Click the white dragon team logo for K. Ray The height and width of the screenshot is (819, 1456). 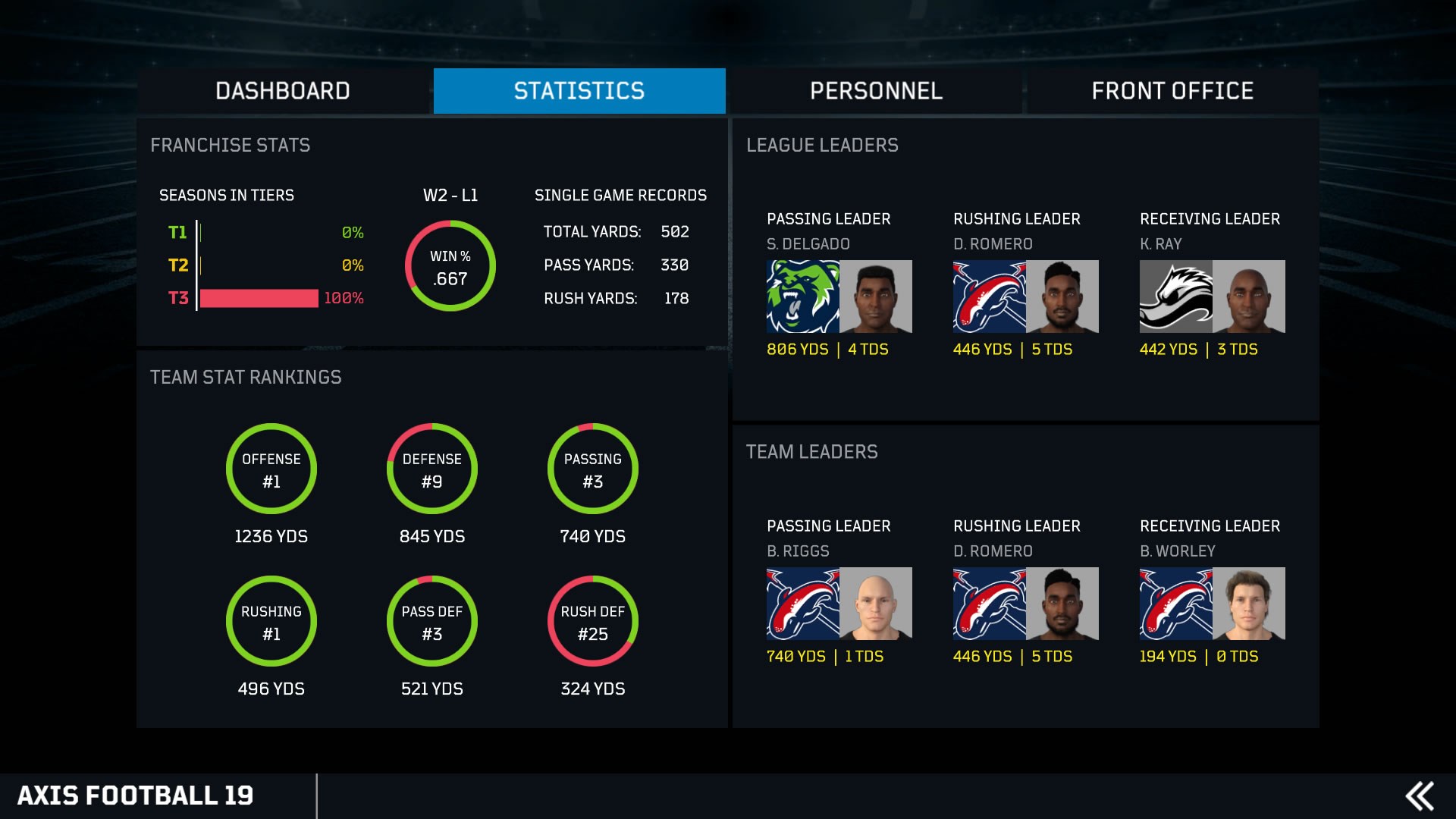tap(1175, 297)
